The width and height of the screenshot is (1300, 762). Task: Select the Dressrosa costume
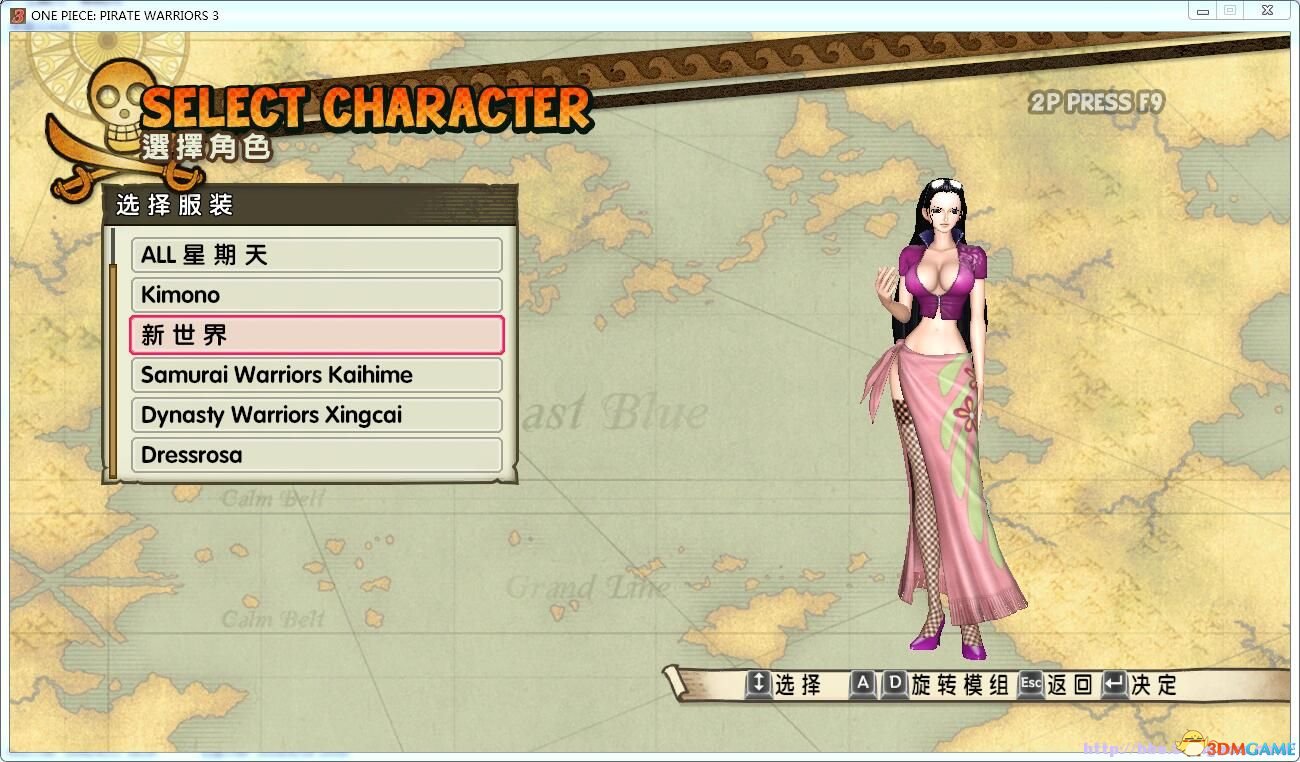click(x=316, y=455)
